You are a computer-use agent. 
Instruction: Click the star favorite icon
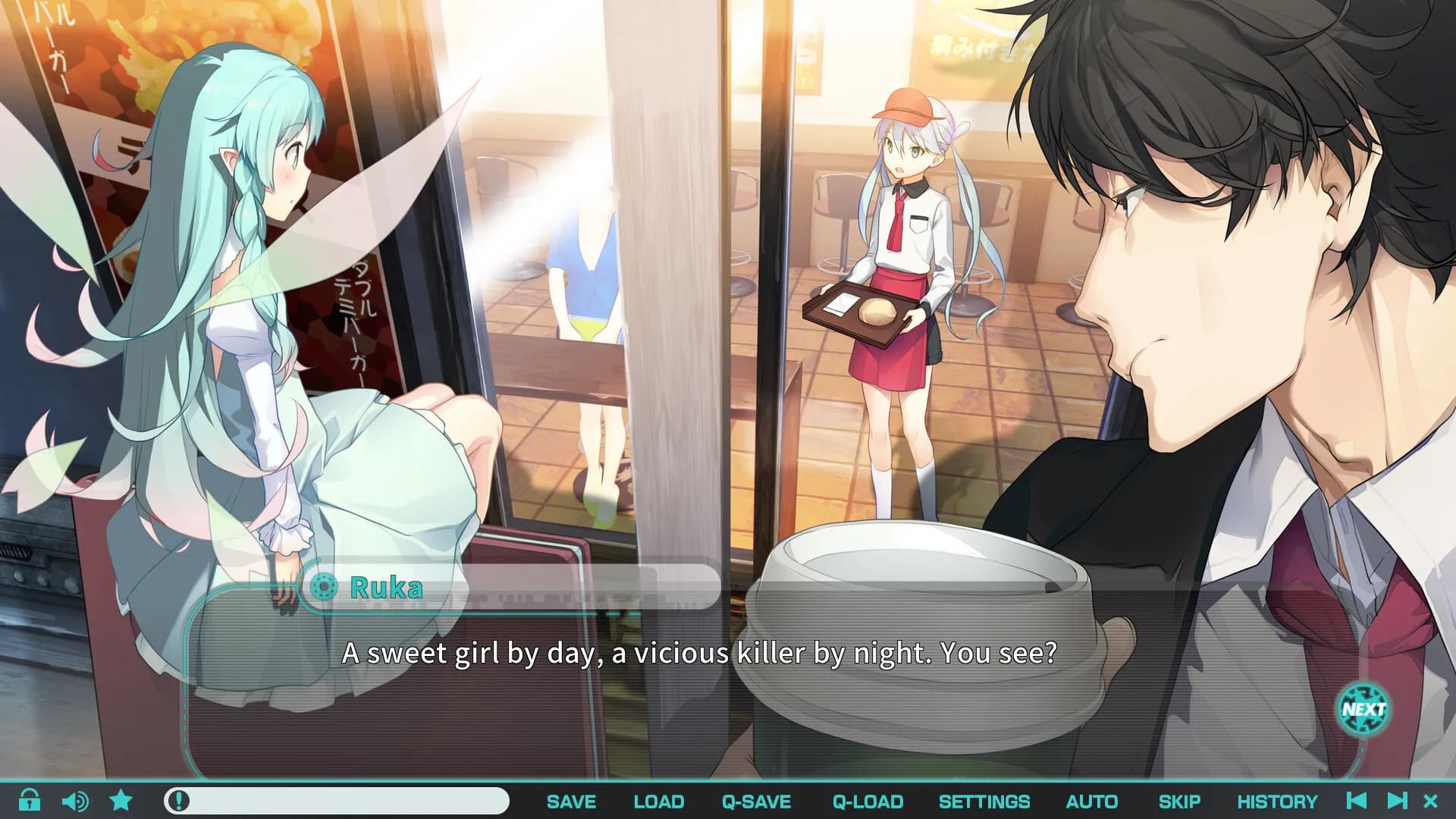click(x=121, y=800)
